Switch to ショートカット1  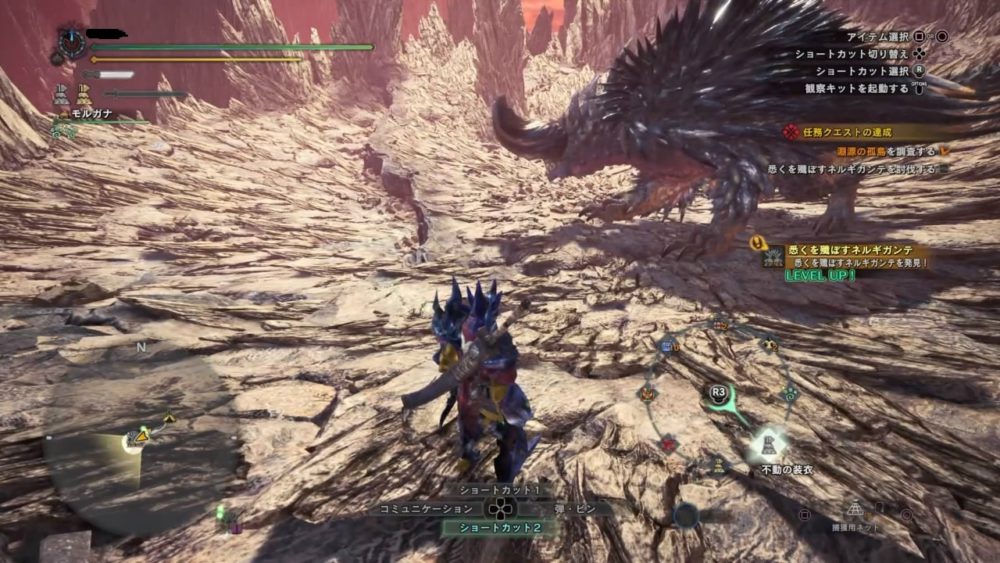[x=500, y=490]
